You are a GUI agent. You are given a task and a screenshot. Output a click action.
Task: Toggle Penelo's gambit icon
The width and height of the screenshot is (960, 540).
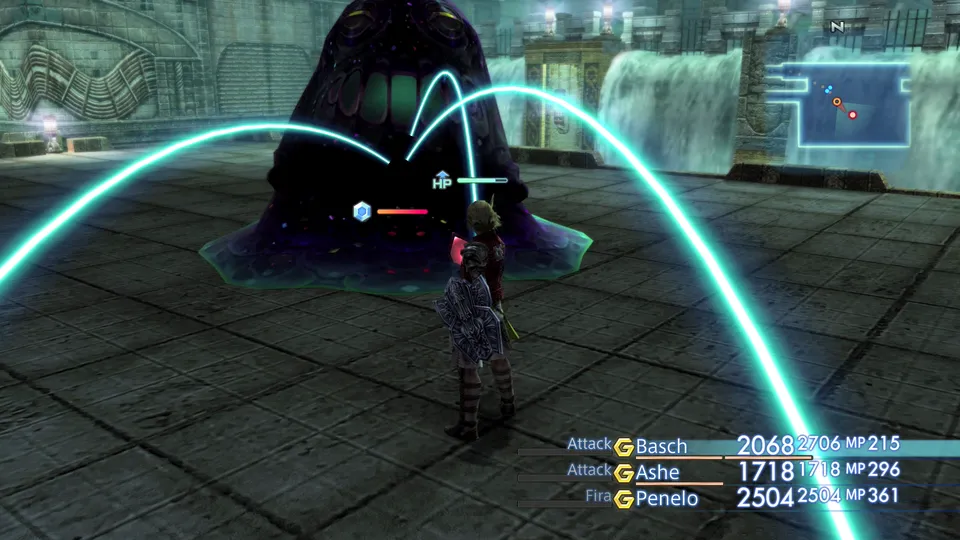625,497
